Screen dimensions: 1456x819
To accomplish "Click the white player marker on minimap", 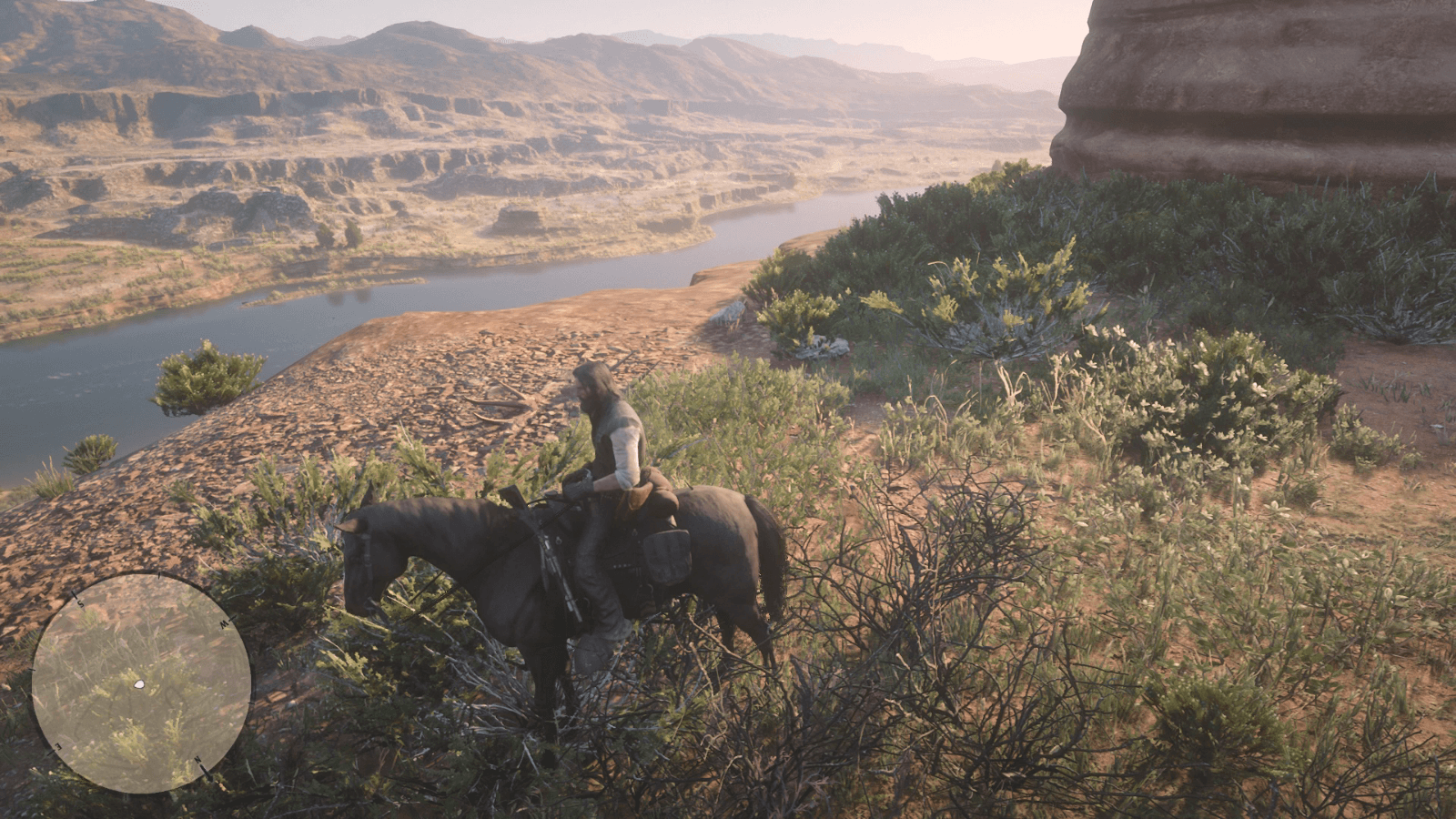I will 139,684.
